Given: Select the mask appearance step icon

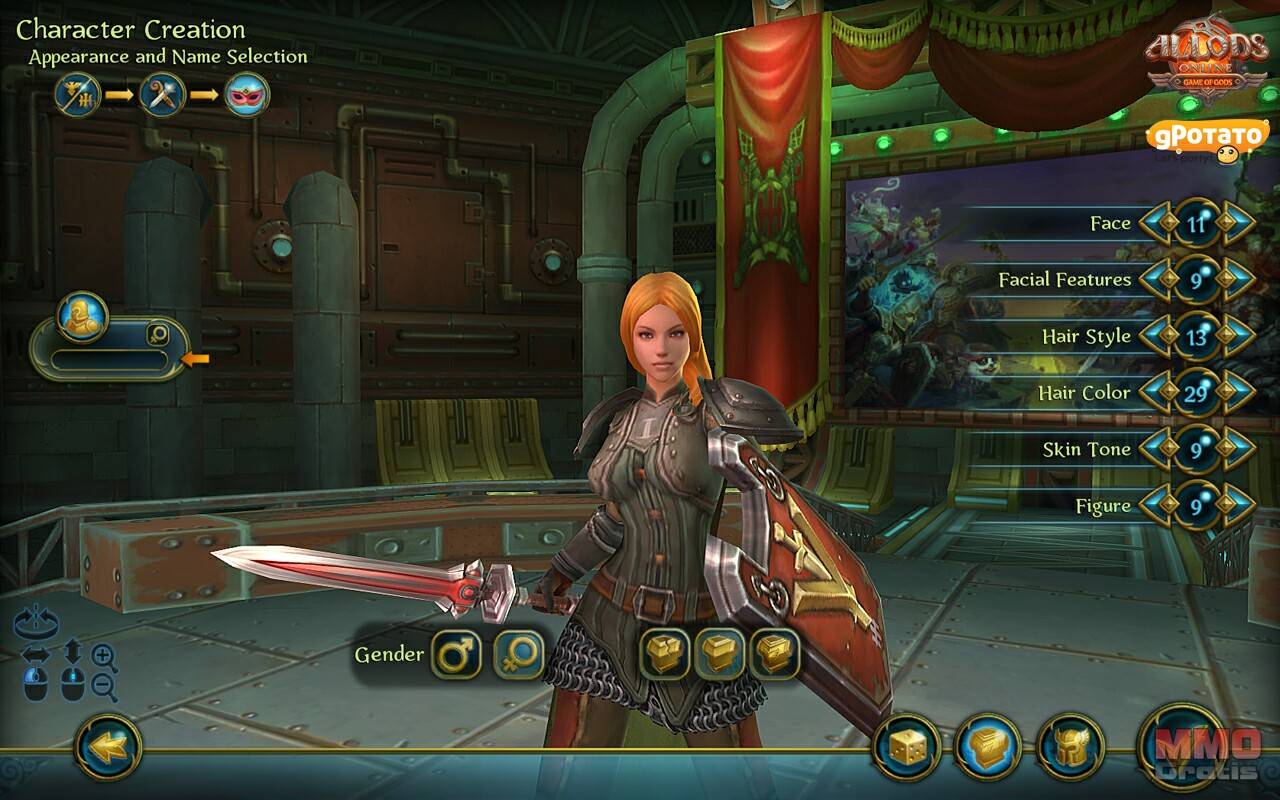Looking at the screenshot, I should pyautogui.click(x=246, y=96).
